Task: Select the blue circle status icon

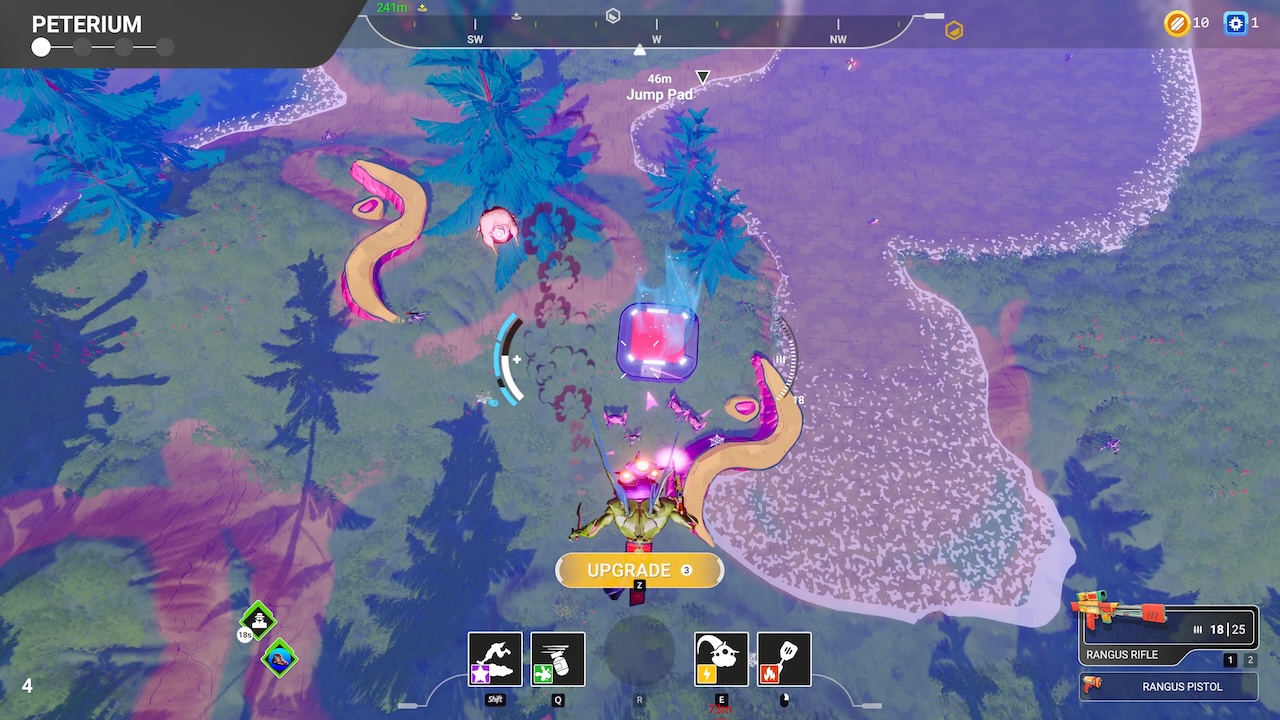Action: (x=279, y=658)
